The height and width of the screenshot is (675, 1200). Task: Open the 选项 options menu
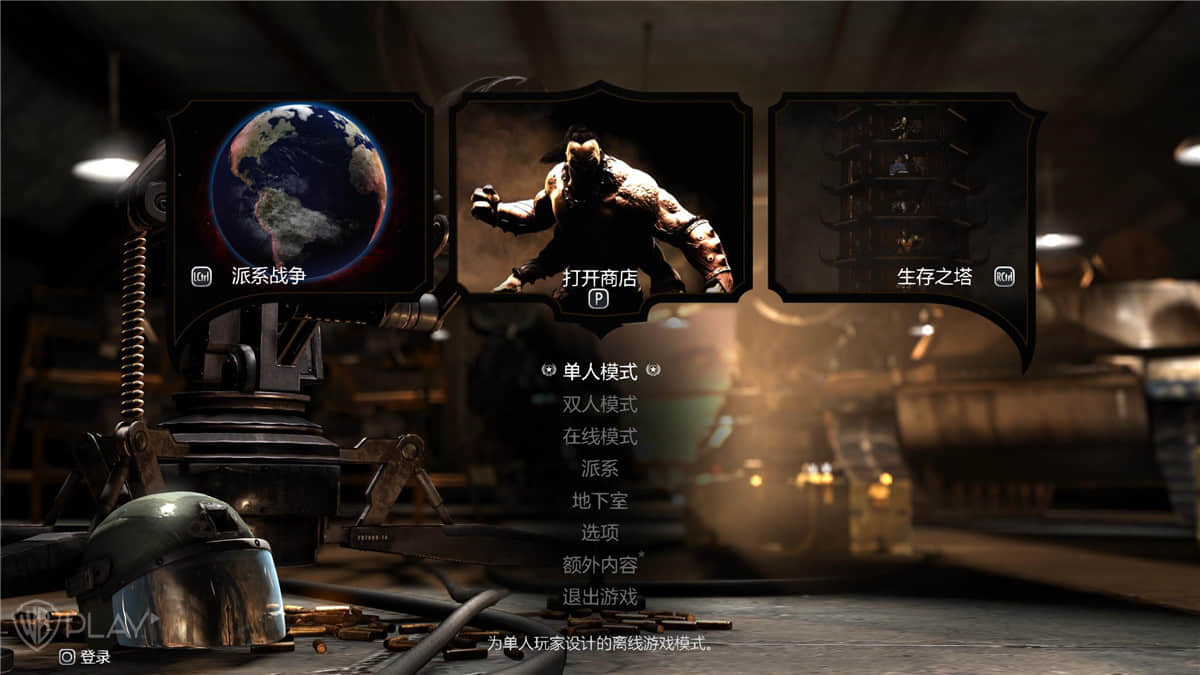pyautogui.click(x=600, y=533)
